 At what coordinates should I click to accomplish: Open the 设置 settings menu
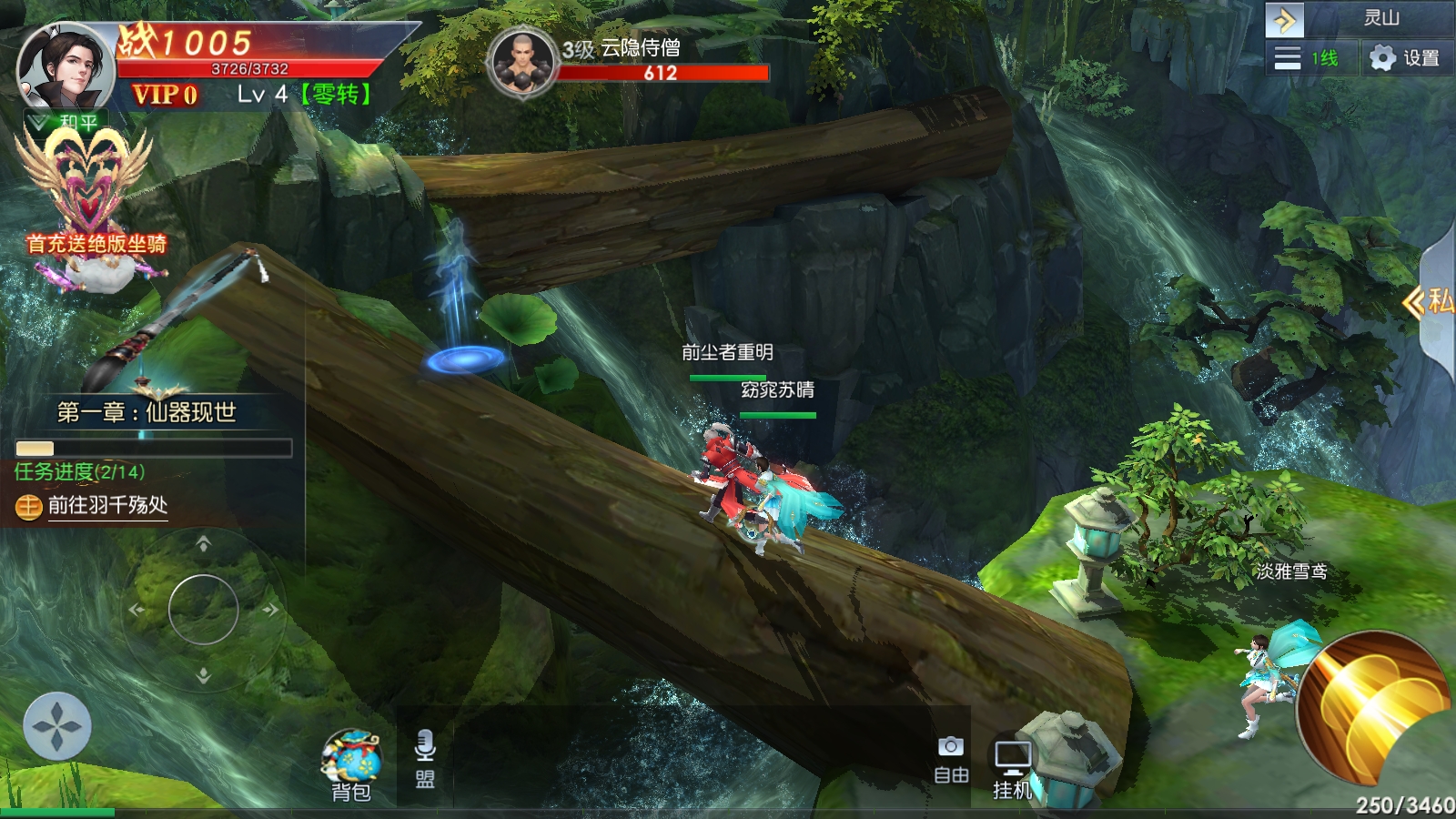pos(1405,58)
